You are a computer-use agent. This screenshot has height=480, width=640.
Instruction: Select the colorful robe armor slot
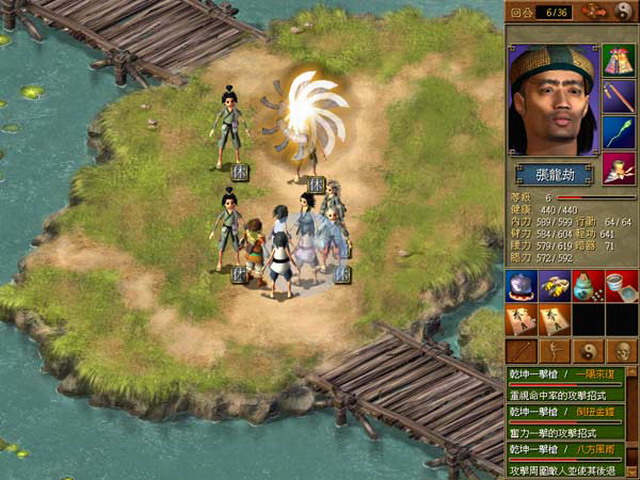pyautogui.click(x=618, y=61)
